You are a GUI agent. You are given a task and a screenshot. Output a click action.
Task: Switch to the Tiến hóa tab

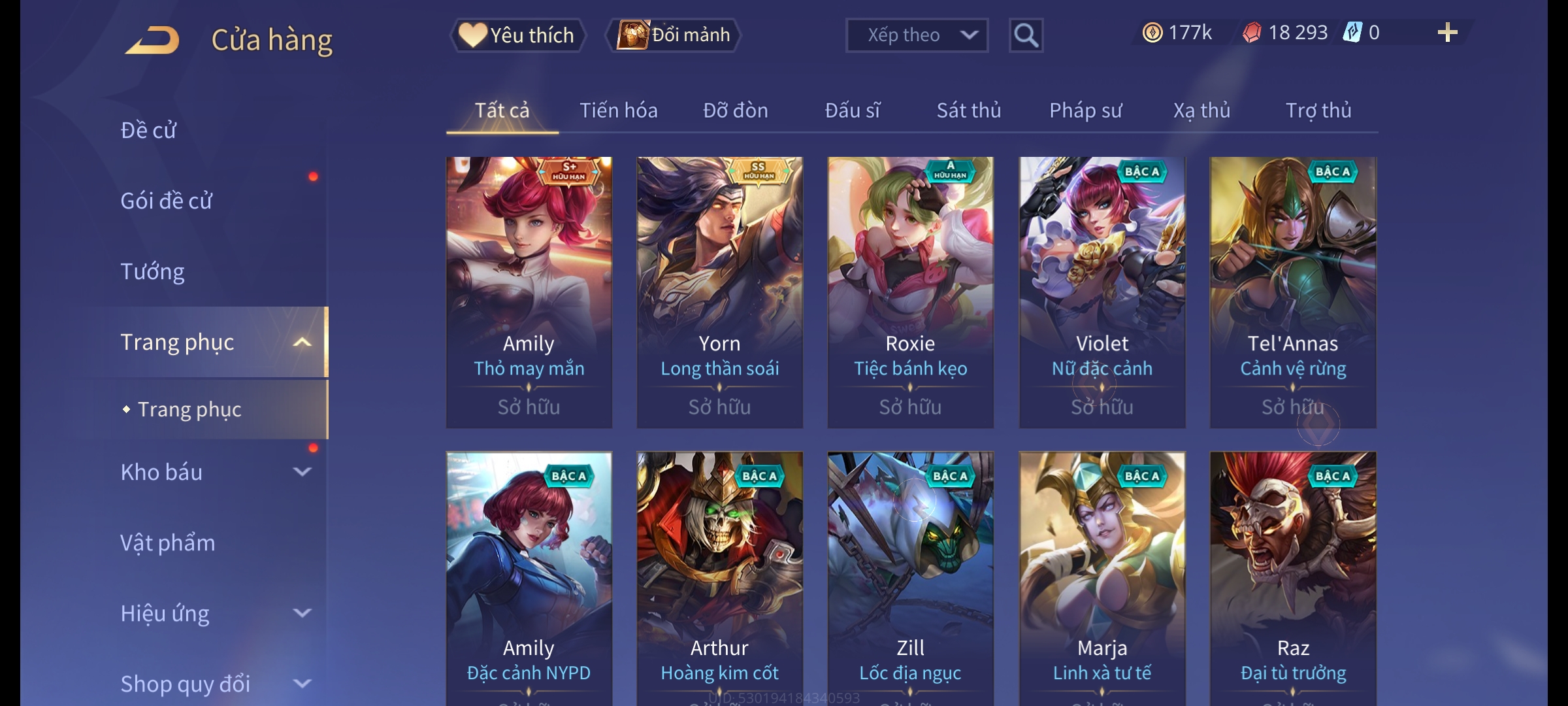(x=618, y=110)
